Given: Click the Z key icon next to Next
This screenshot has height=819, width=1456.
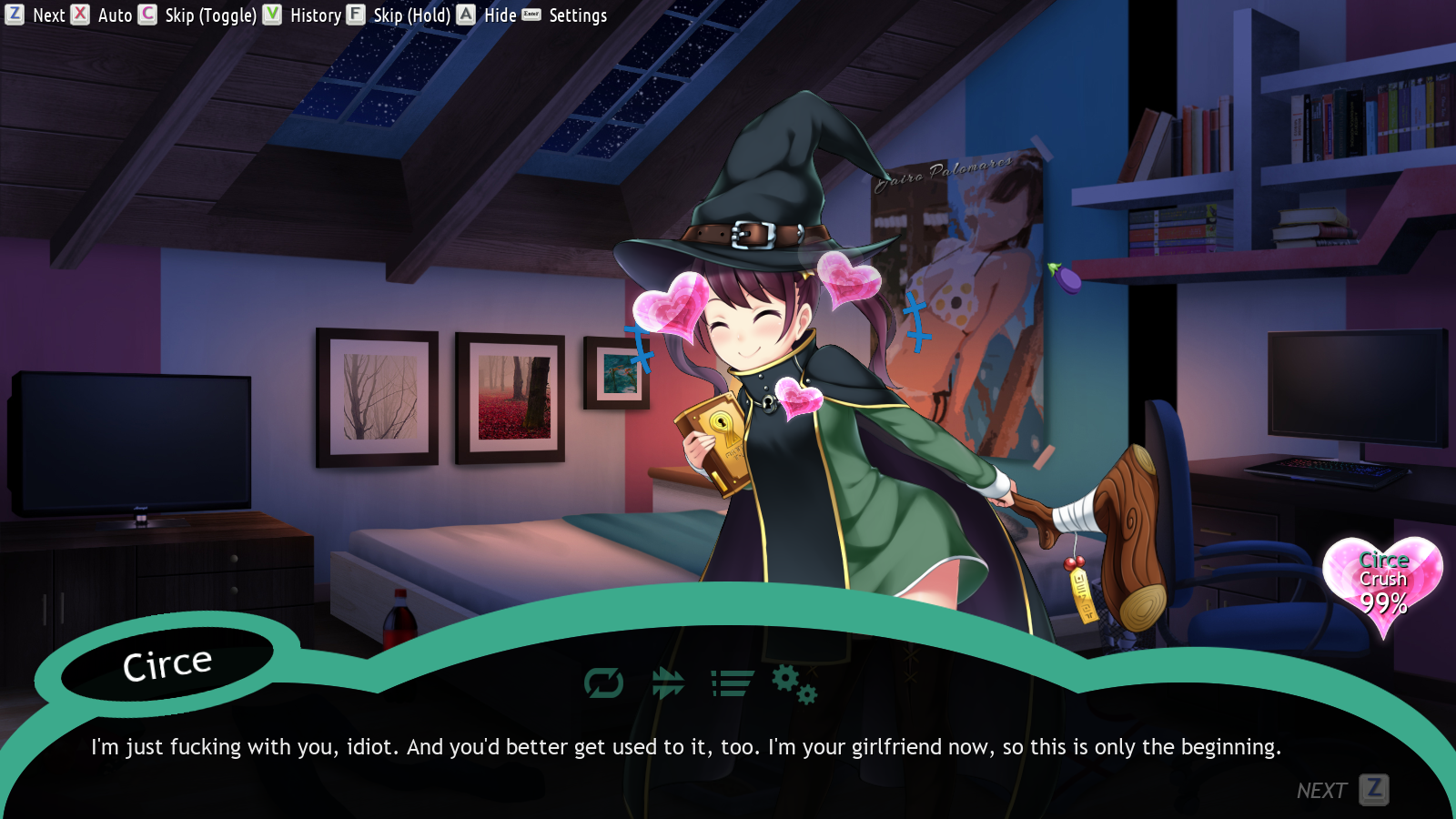Looking at the screenshot, I should (x=14, y=15).
